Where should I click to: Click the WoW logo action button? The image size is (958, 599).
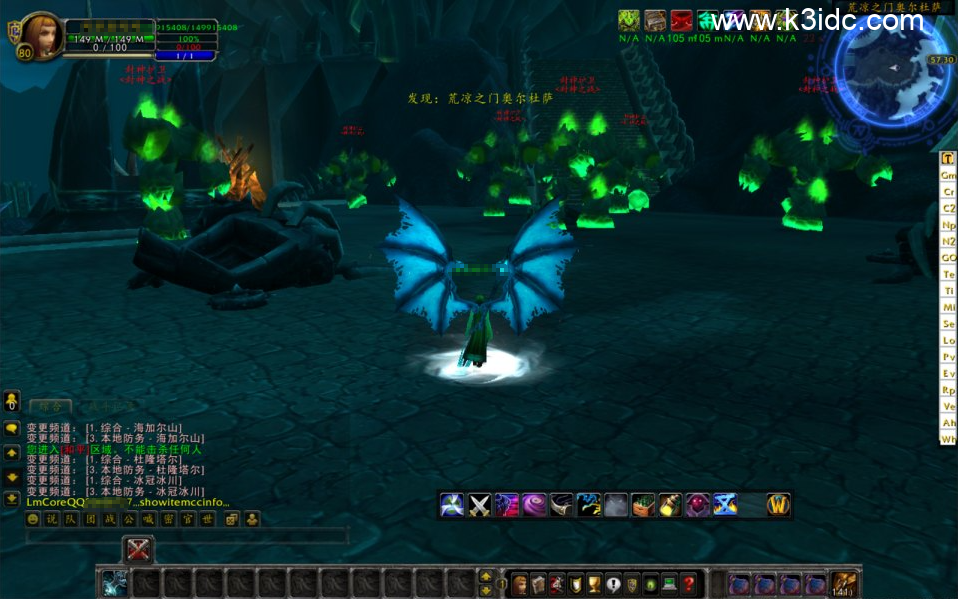tap(778, 505)
